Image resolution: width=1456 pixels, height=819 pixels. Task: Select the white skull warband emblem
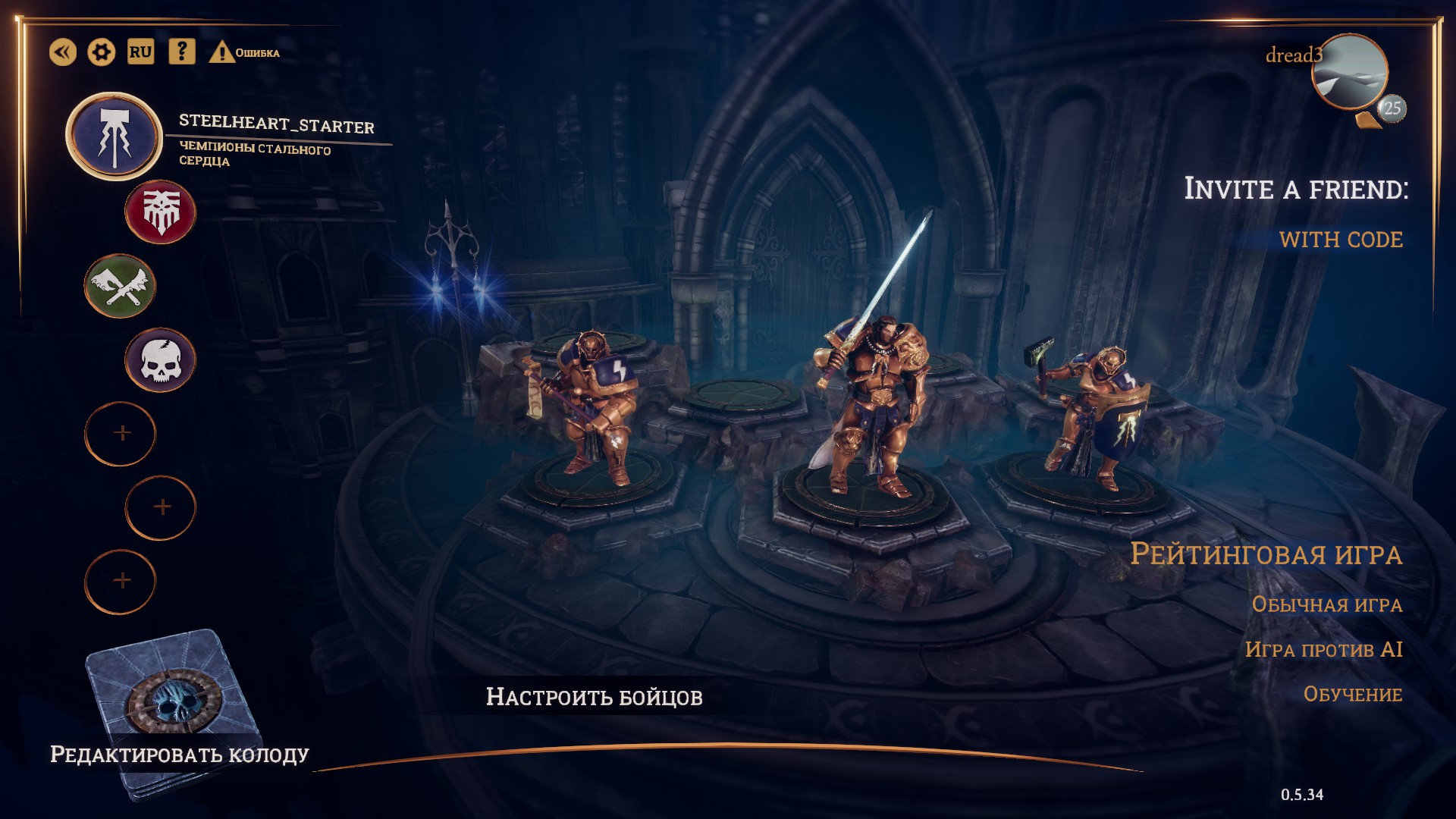[160, 360]
